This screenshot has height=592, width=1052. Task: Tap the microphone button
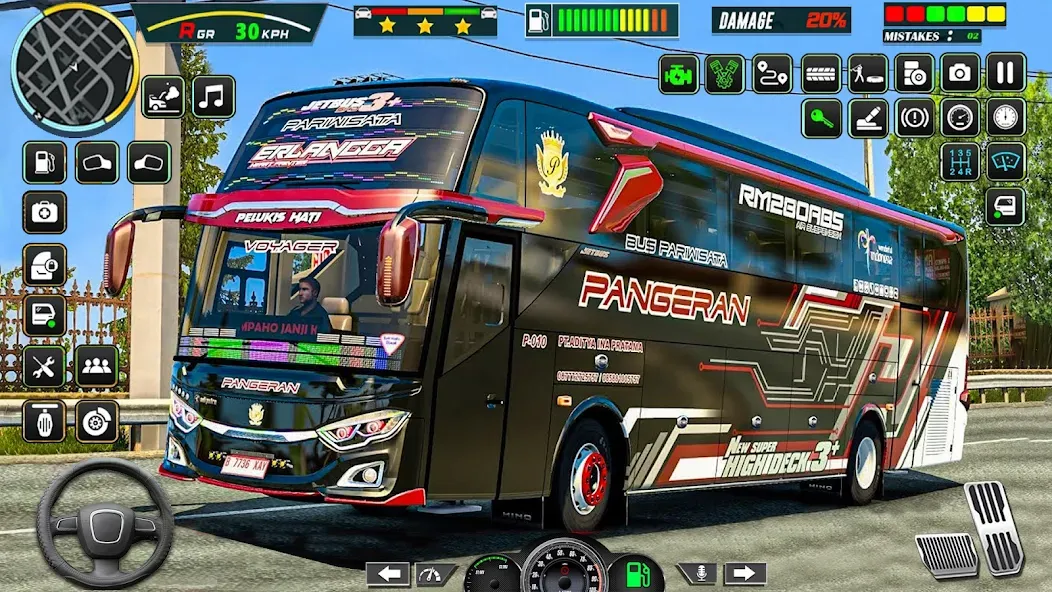698,574
